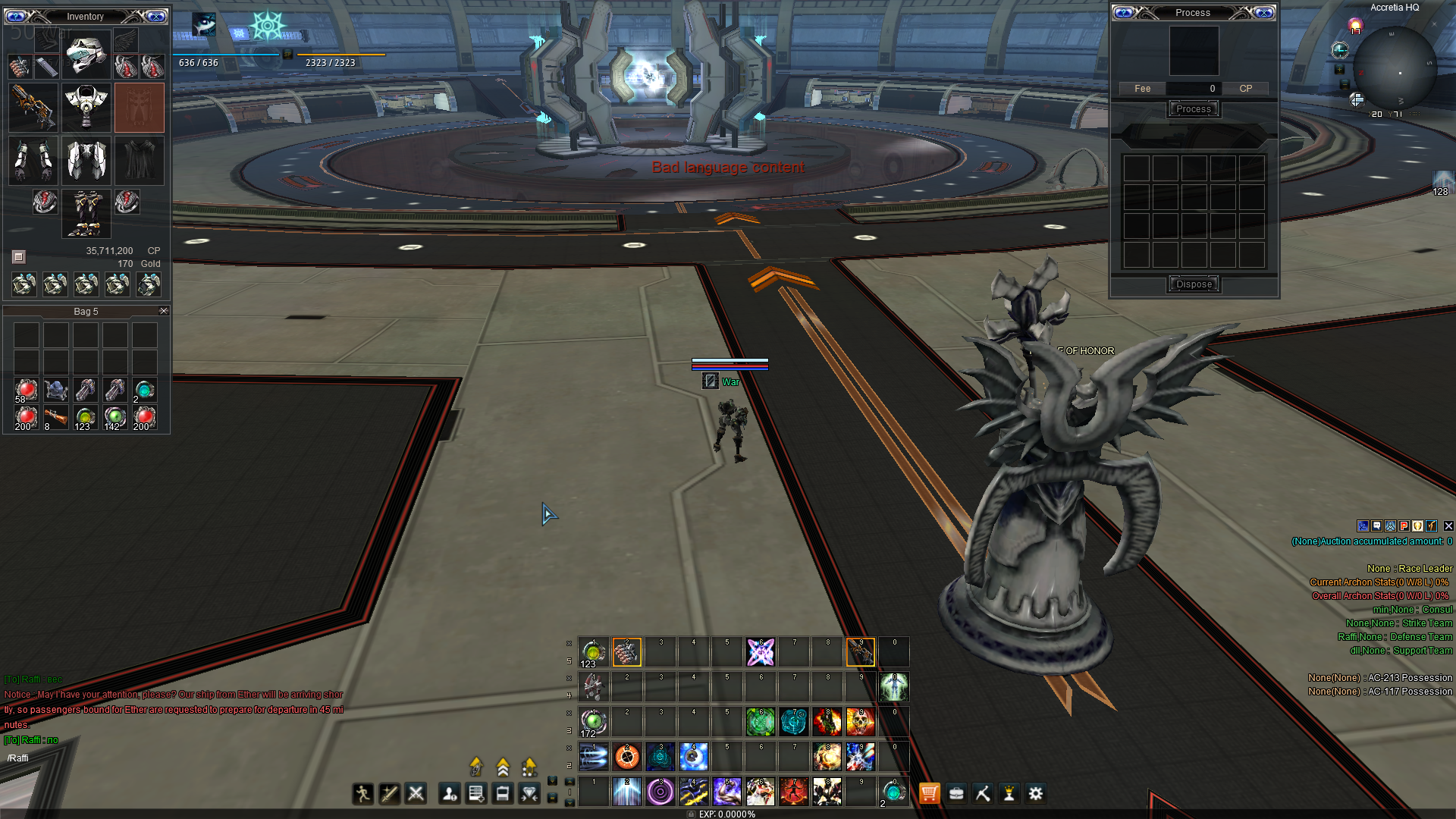The width and height of the screenshot is (1456, 819).
Task: Open the orange shopping cart shop
Action: 929,793
